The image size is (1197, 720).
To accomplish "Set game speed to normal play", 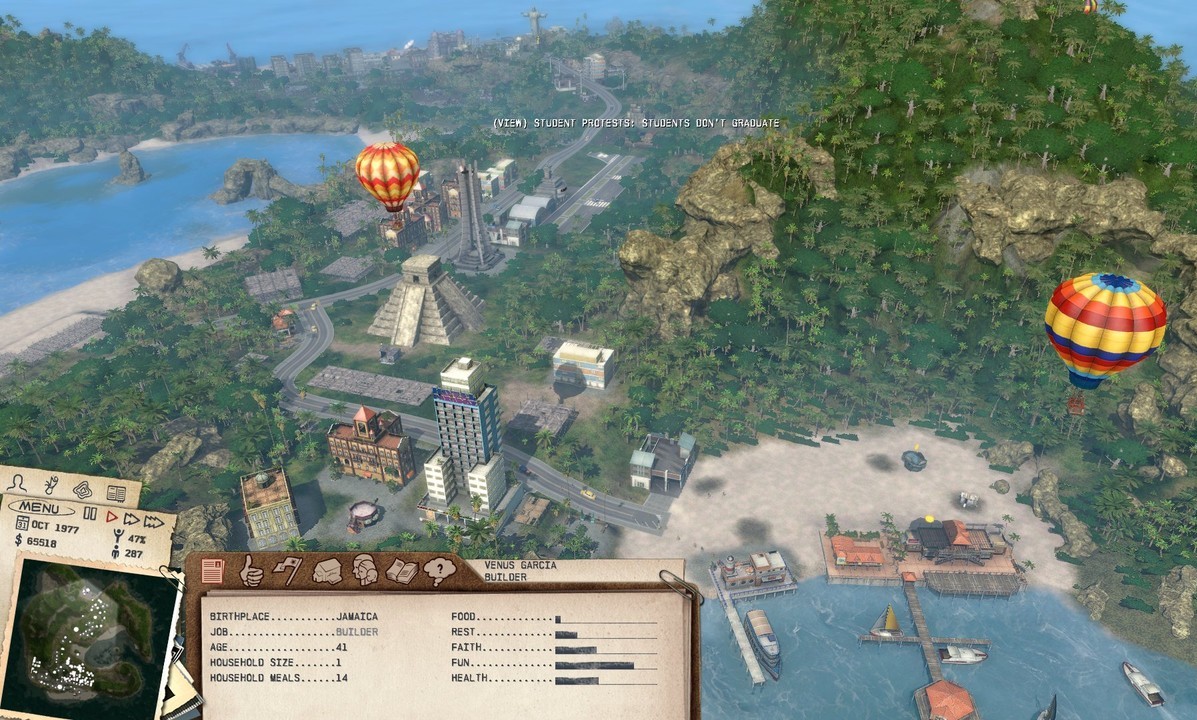I will pos(112,517).
